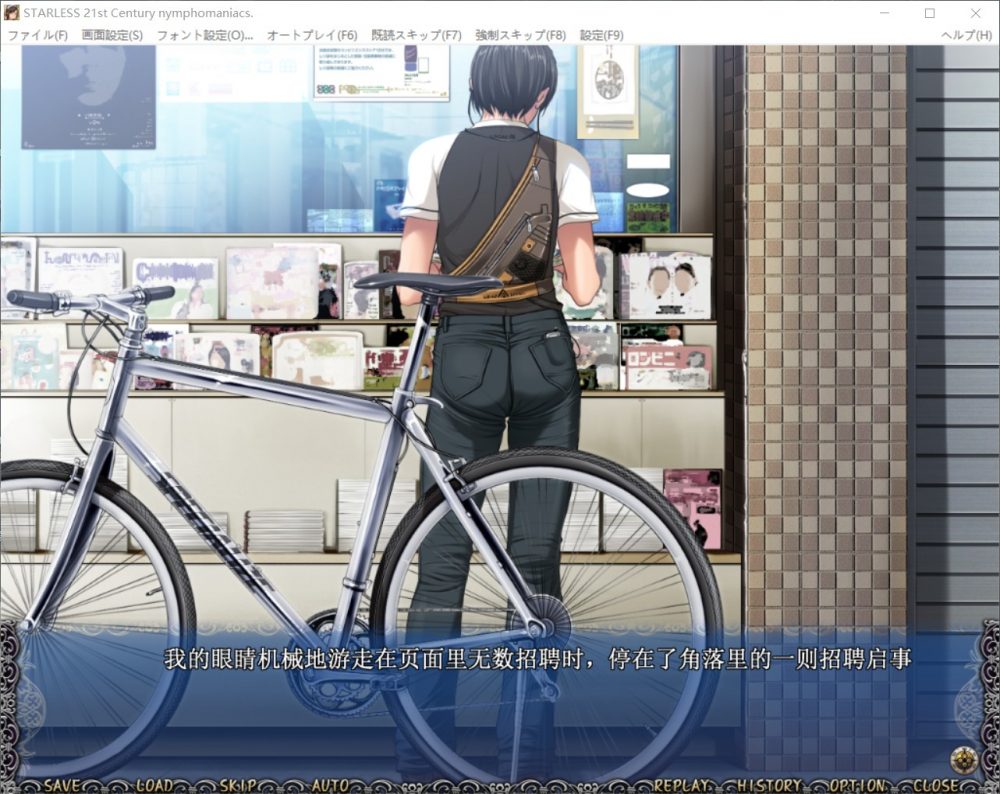The image size is (1000, 794).
Task: Minimize the game window
Action: 883,13
